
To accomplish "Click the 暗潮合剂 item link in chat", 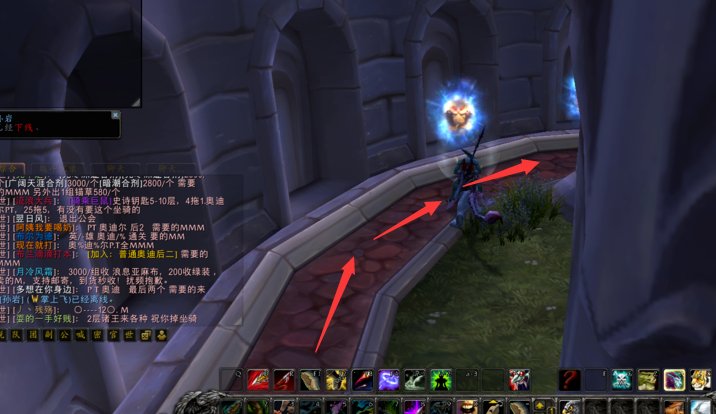I will [x=125, y=183].
